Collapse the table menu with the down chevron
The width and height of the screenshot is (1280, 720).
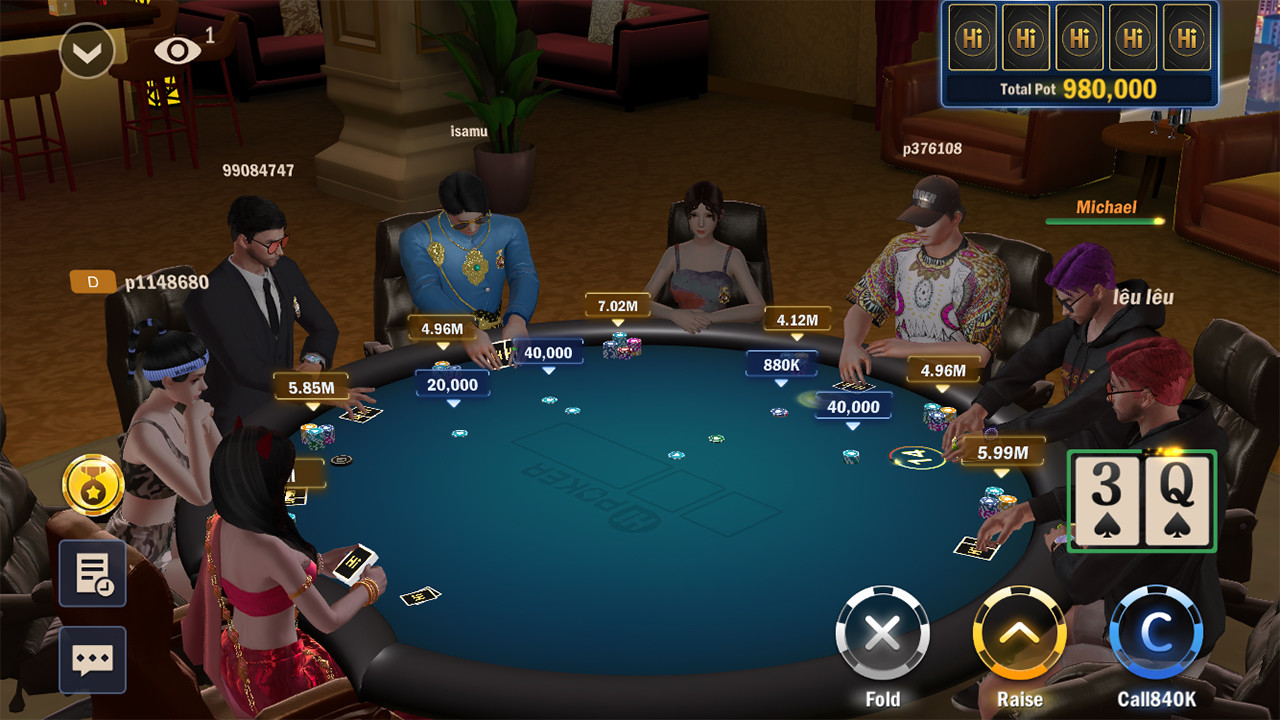pyautogui.click(x=86, y=50)
